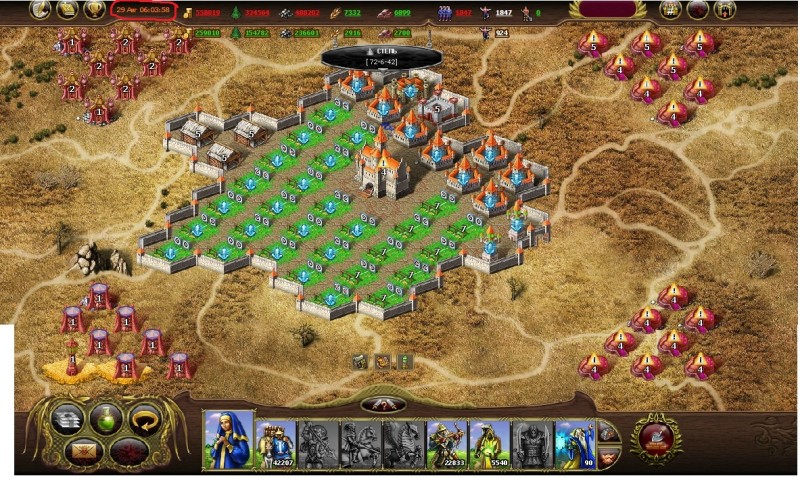The width and height of the screenshot is (800, 478).
Task: Click the top-right white castle icon
Action: coord(670,11)
